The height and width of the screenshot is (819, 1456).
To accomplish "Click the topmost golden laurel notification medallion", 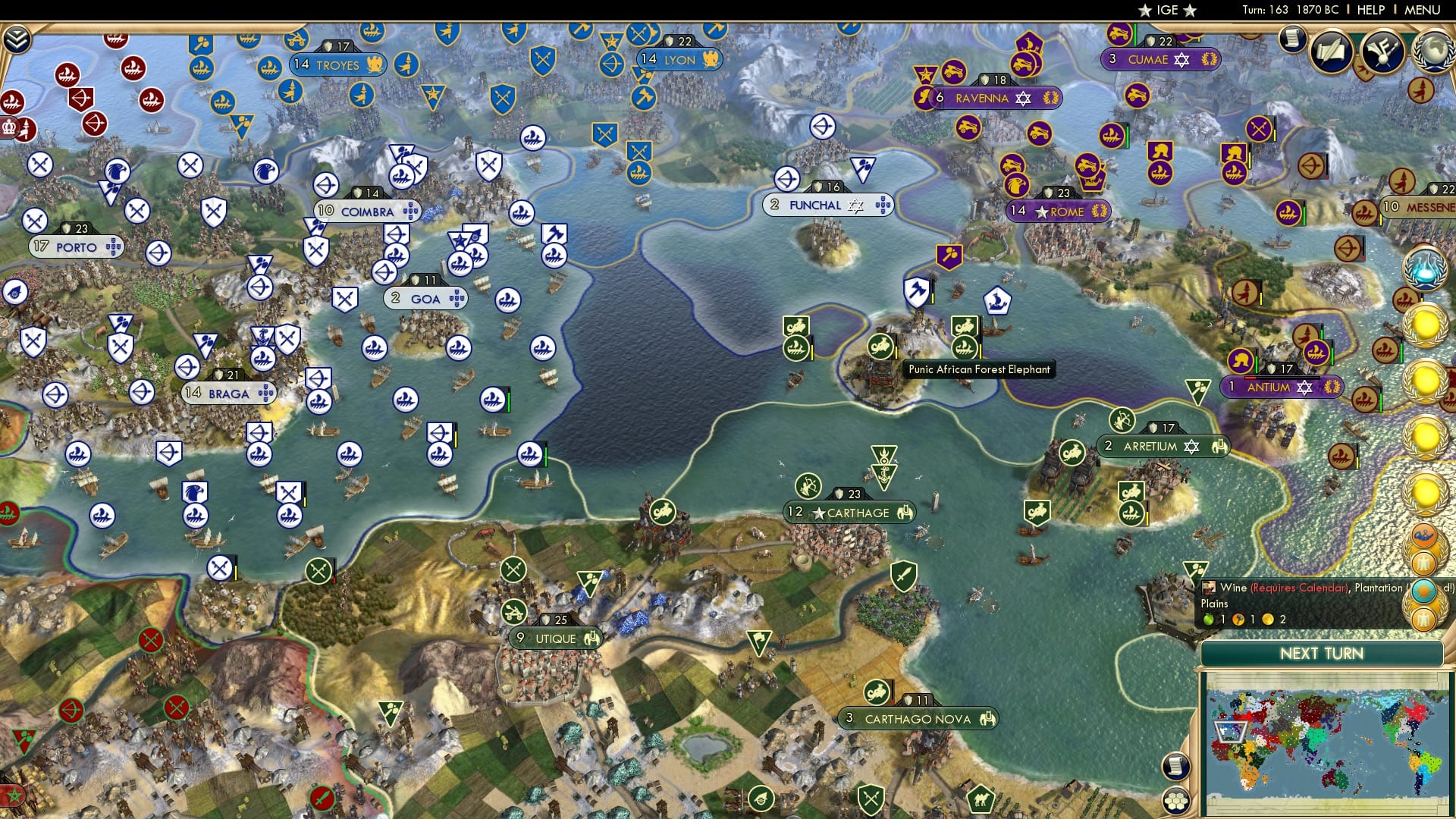I will click(1424, 323).
